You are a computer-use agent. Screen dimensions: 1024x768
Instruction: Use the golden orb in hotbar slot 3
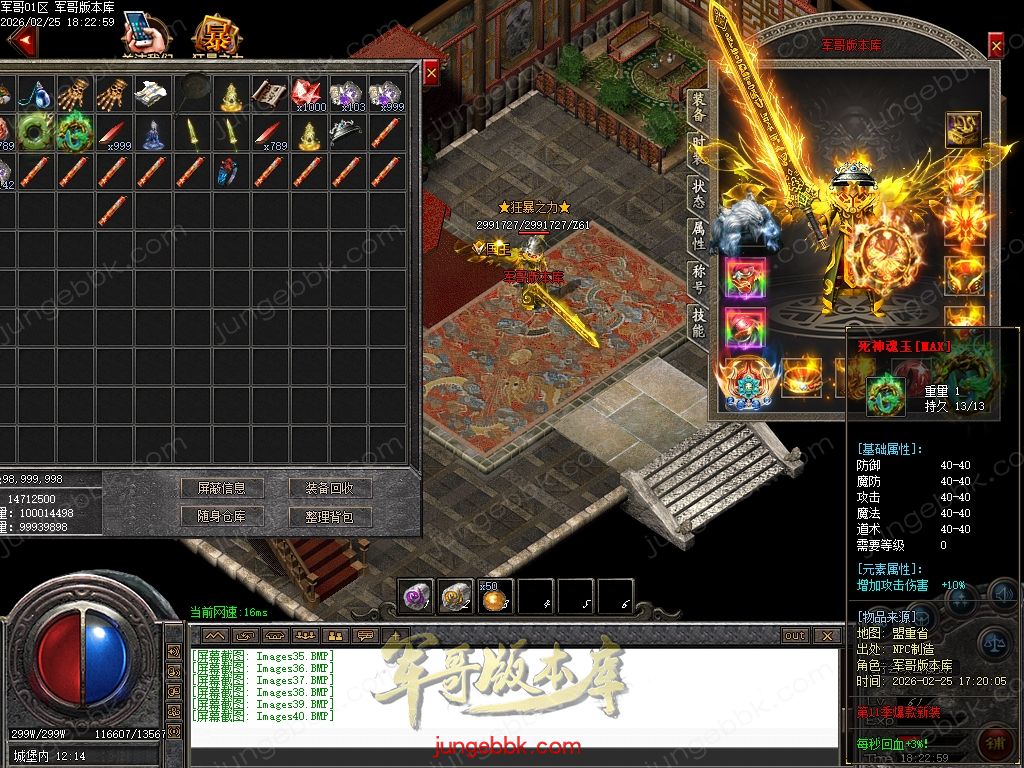click(494, 597)
